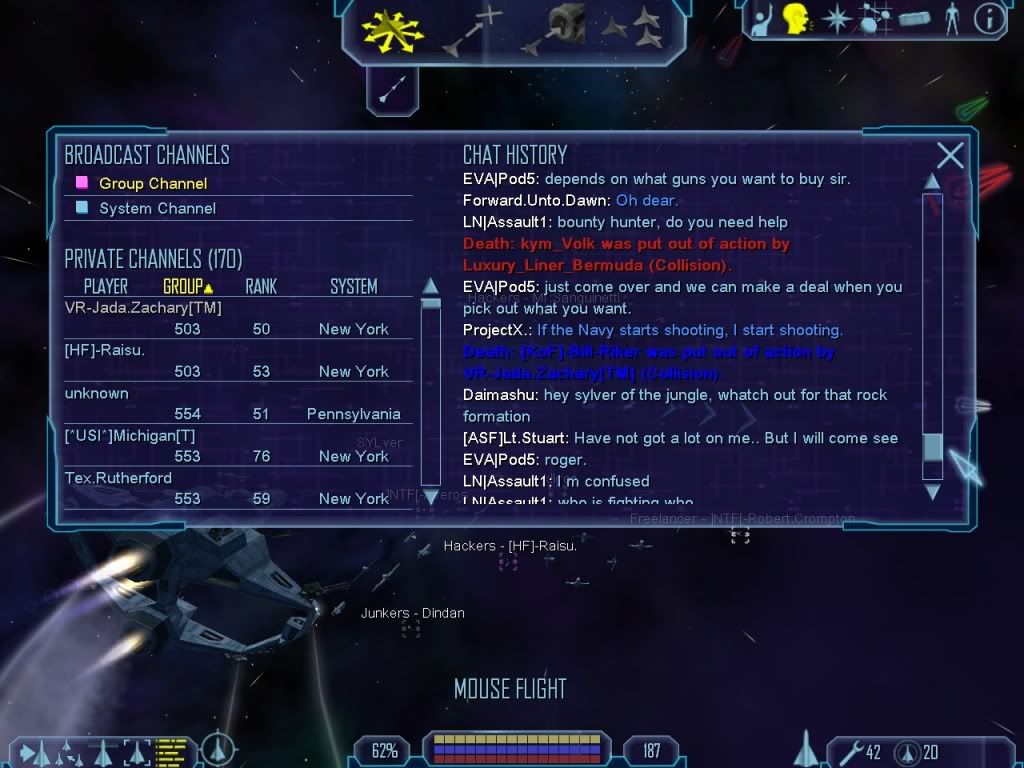Choose the join formation icon with three ships
The image size is (1024, 768).
[x=636, y=29]
